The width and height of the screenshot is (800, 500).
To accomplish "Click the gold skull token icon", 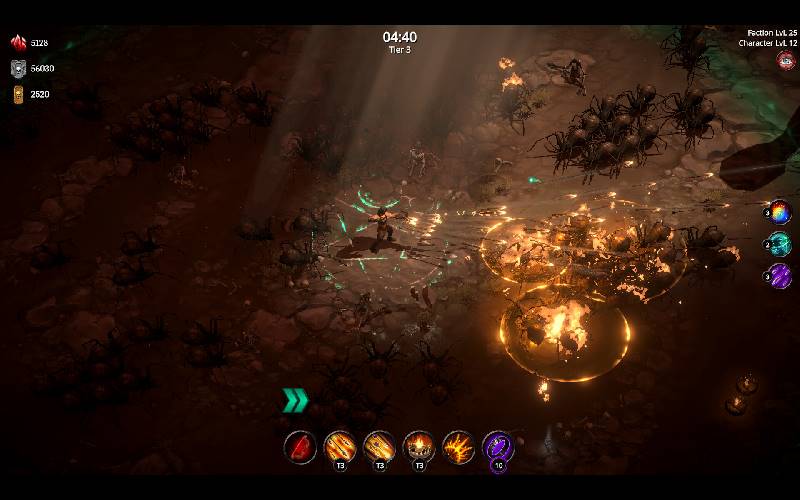I will (x=18, y=94).
